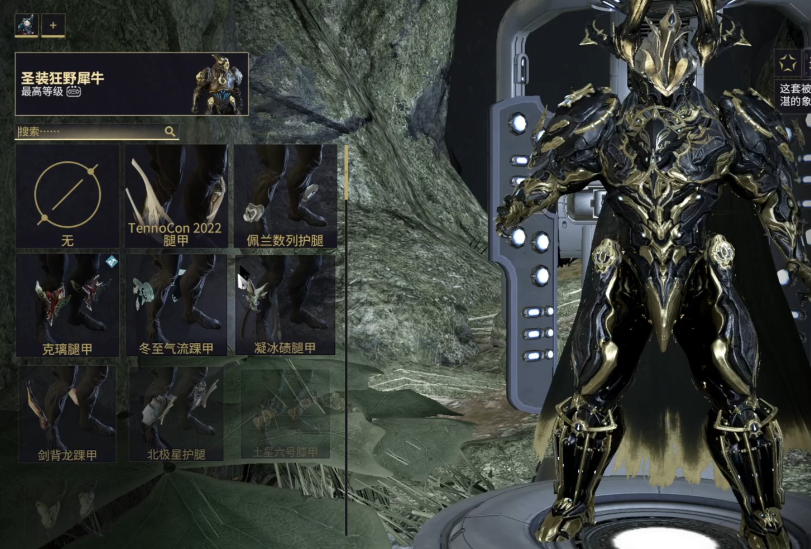This screenshot has height=549, width=811.
Task: Select the 剑背龙踝甲 ankle armor
Action: (x=67, y=414)
